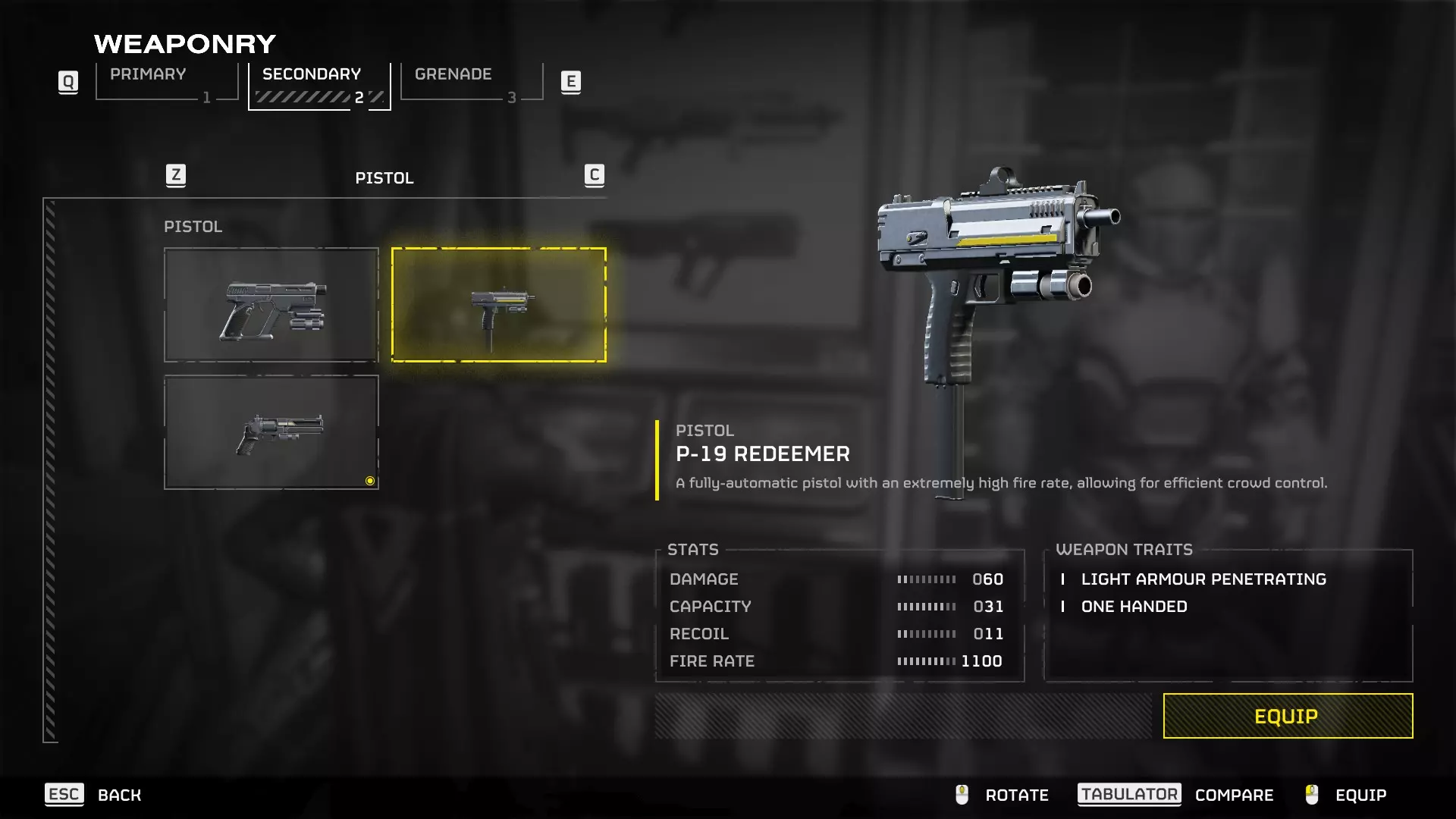The width and height of the screenshot is (1456, 819).
Task: Open the Grenade tab
Action: coord(471,82)
